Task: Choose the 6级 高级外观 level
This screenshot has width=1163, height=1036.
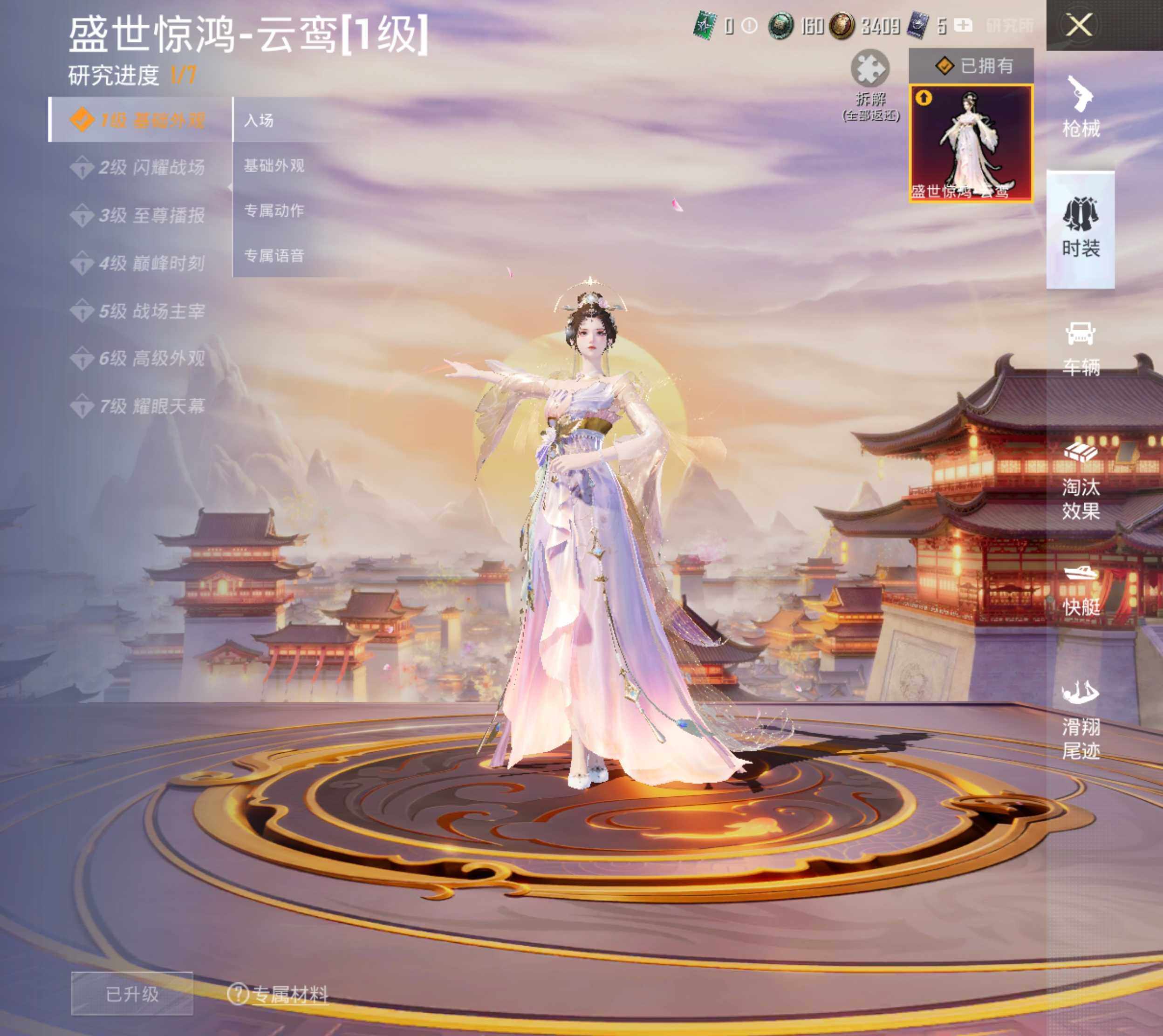Action: click(139, 359)
